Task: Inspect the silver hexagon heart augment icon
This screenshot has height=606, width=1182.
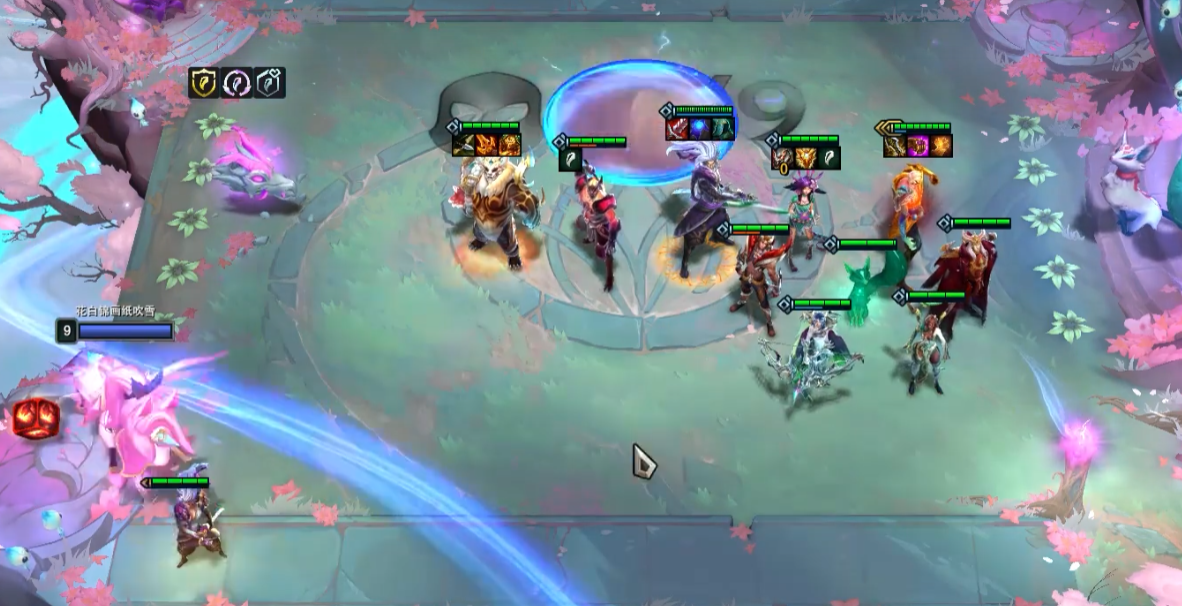Action: pos(270,83)
